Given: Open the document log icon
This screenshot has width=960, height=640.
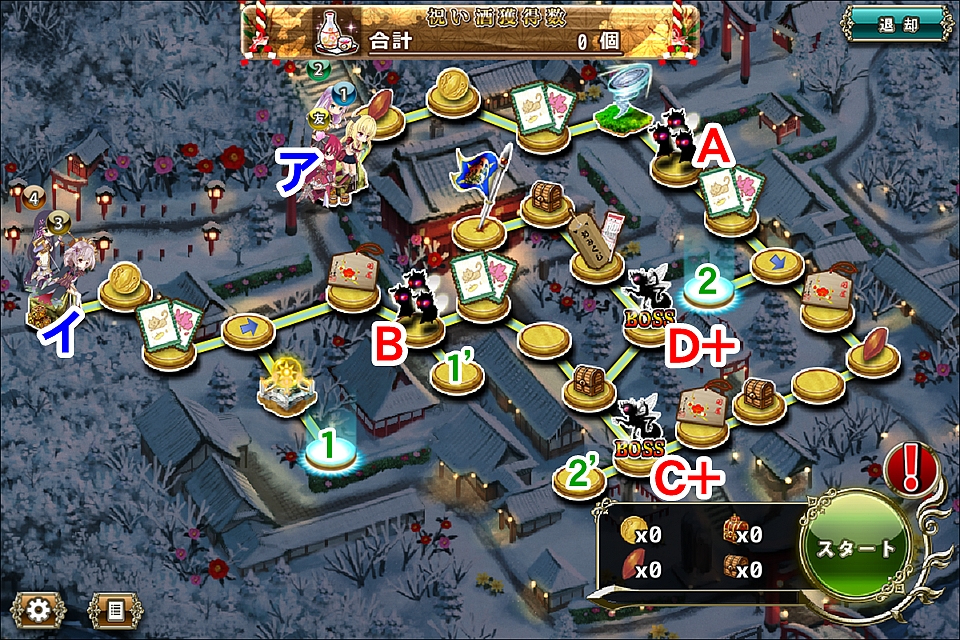Looking at the screenshot, I should (x=116, y=607).
